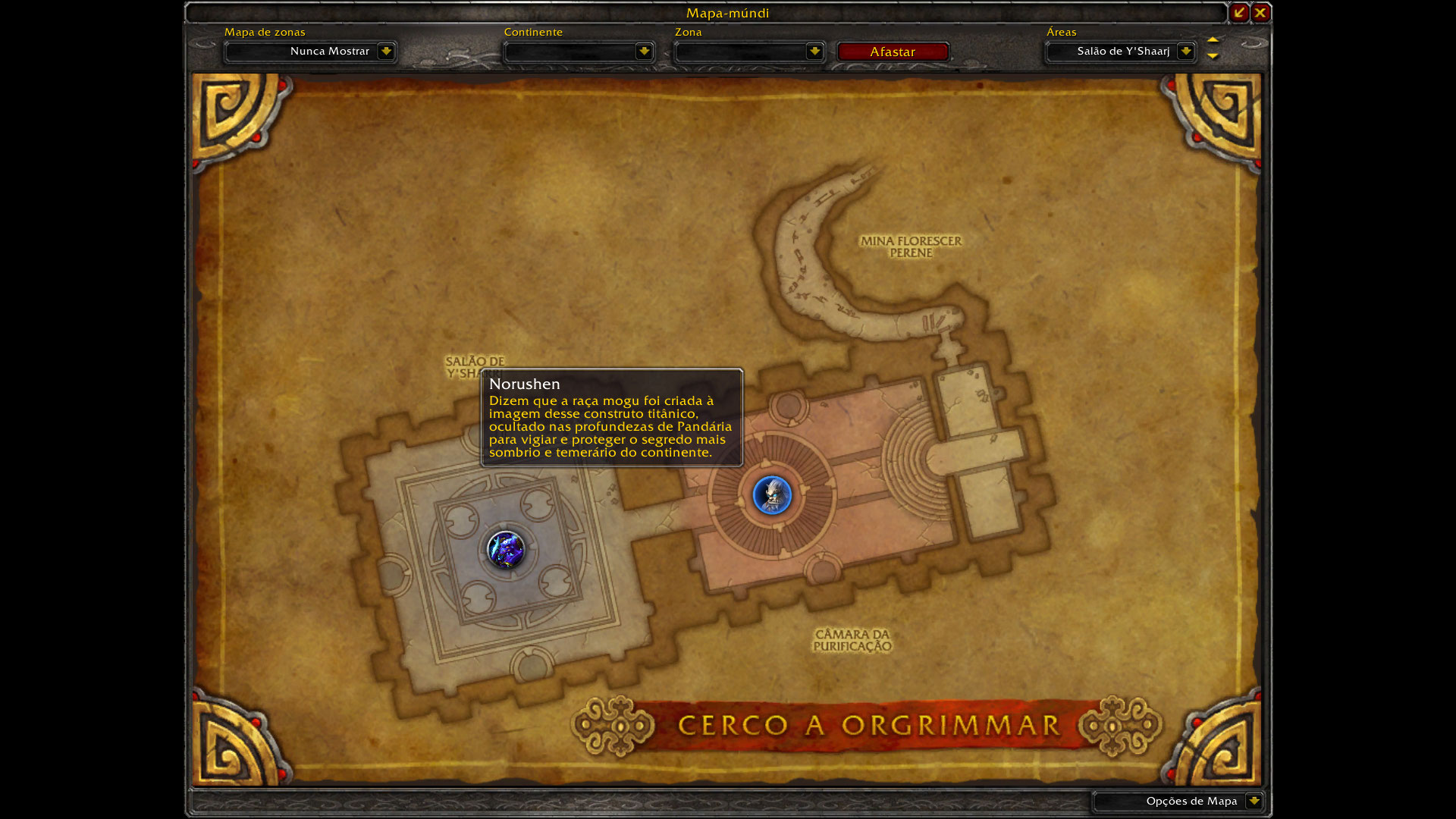Close the world map window
The width and height of the screenshot is (1456, 819).
click(x=1260, y=13)
